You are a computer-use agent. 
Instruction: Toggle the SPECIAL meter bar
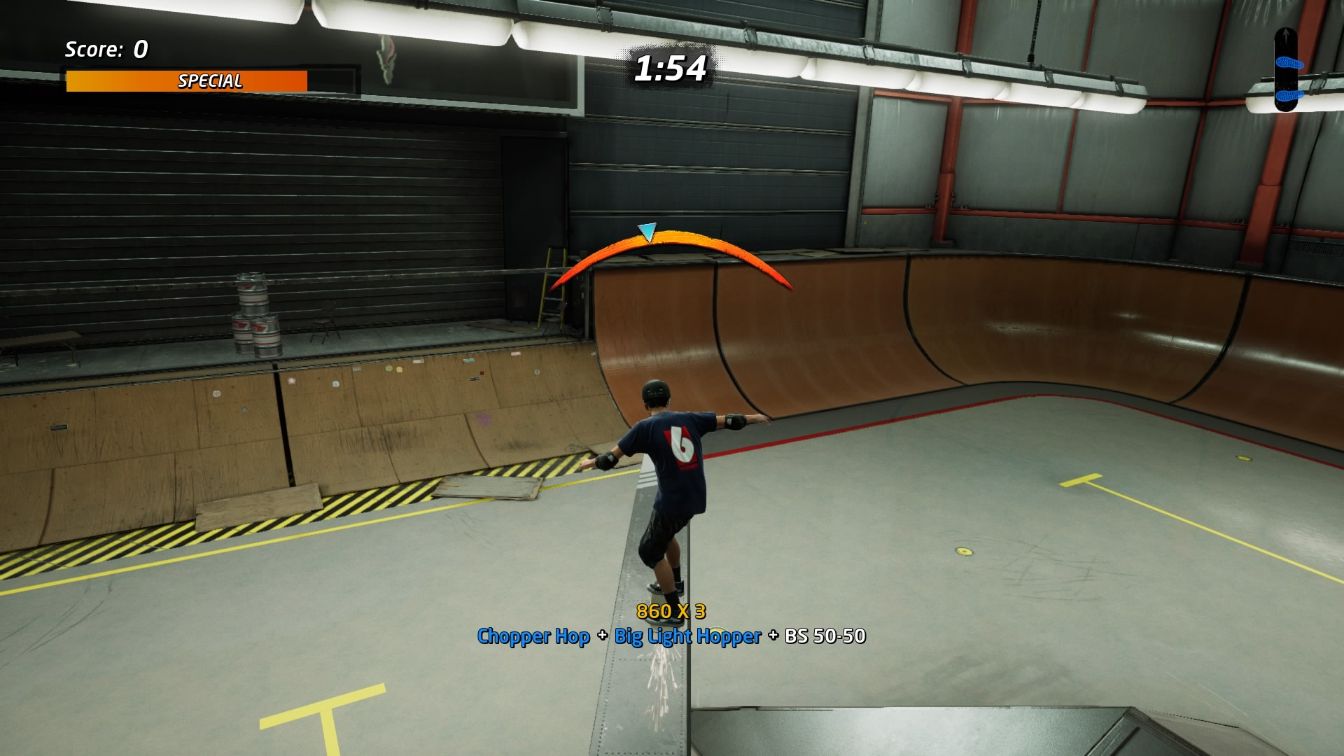tap(185, 81)
